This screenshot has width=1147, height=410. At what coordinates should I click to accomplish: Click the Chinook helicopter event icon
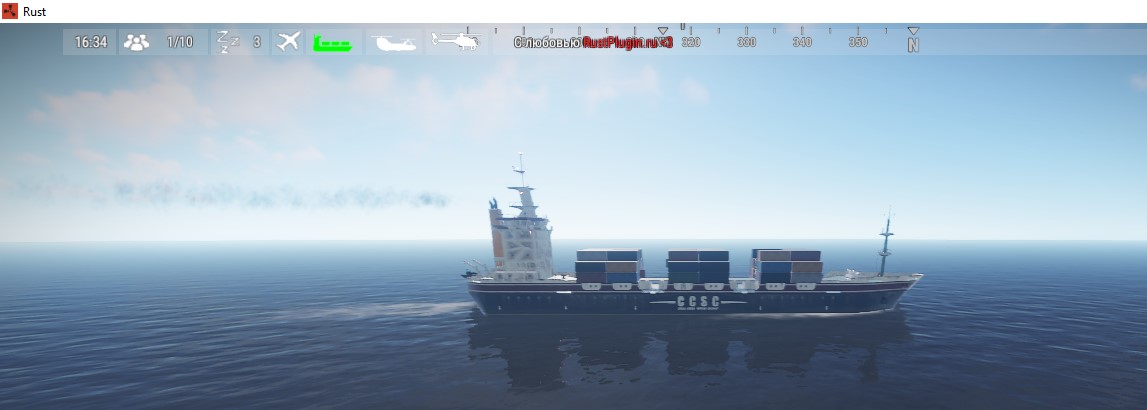point(390,42)
